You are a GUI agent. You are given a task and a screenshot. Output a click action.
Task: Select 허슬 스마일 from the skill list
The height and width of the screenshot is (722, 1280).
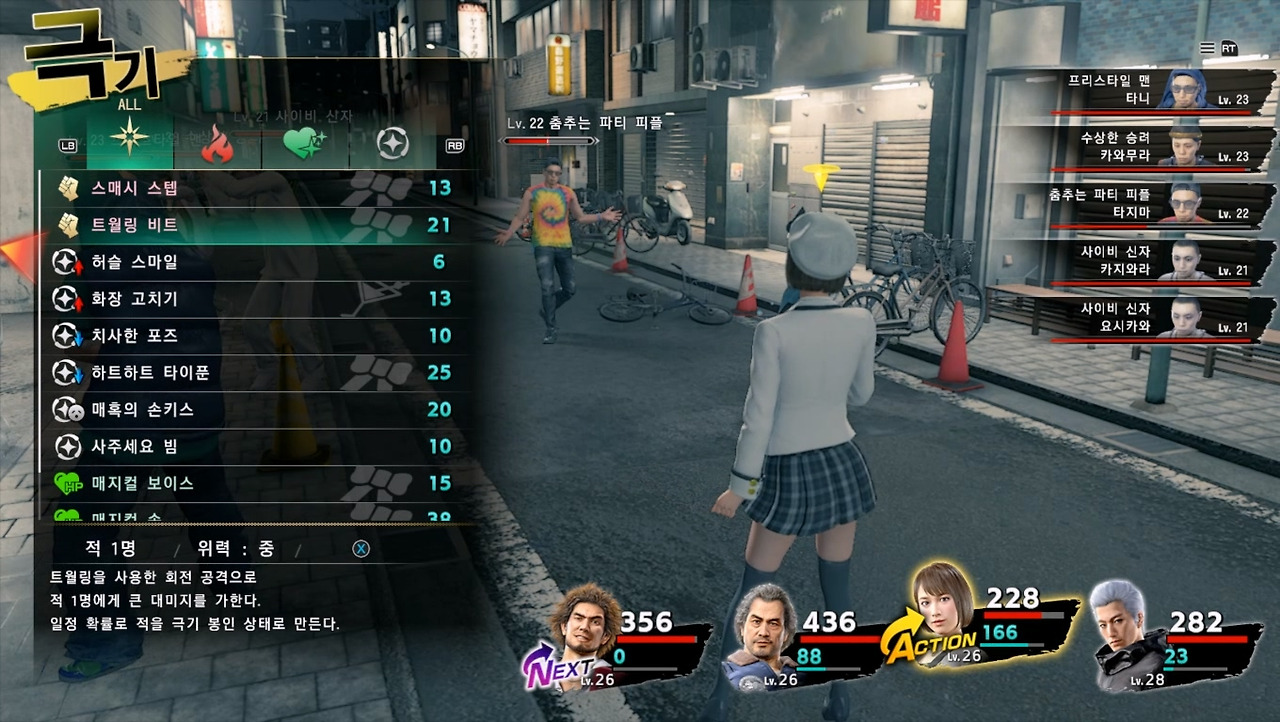pos(250,262)
